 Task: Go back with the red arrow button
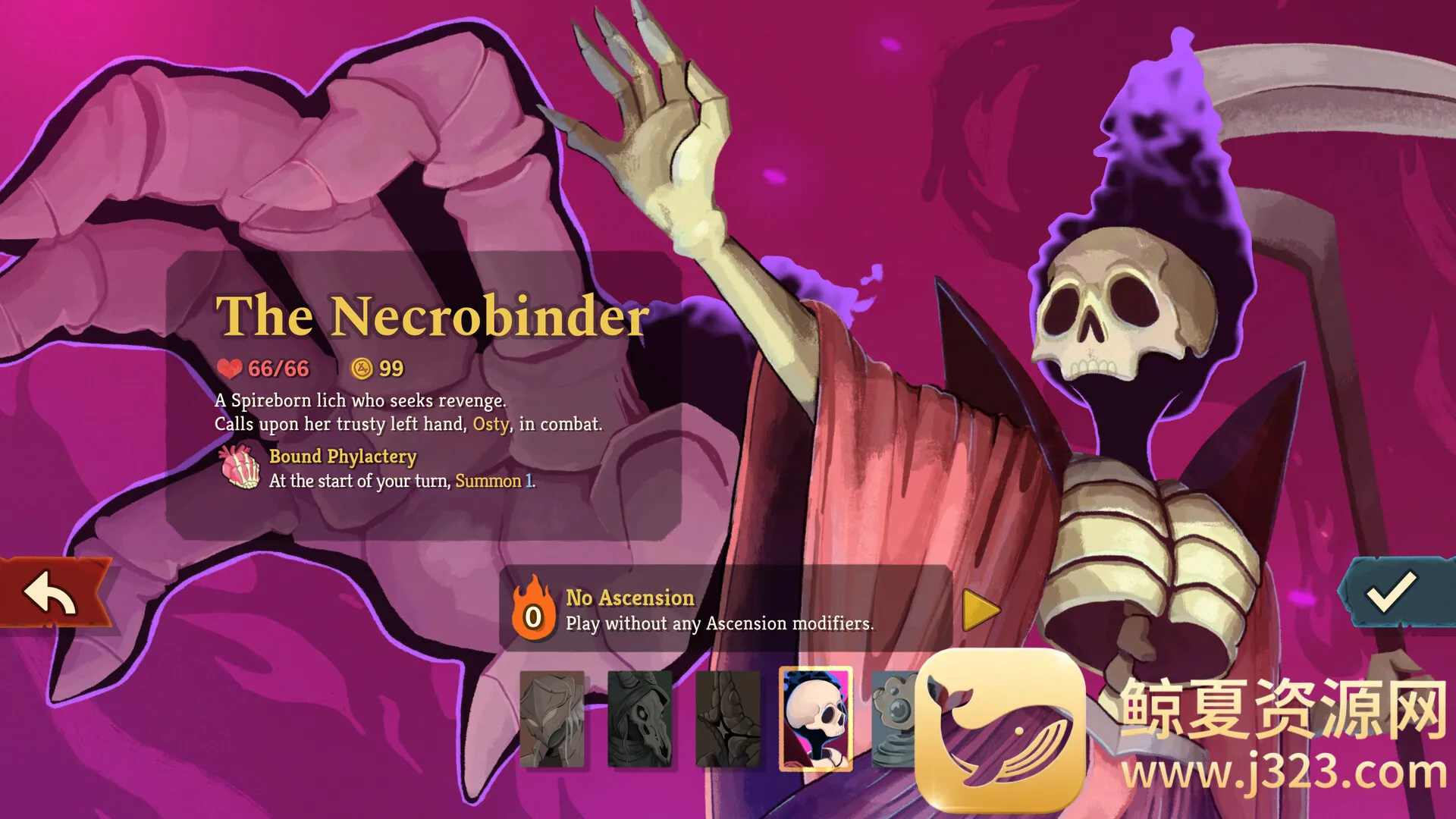pos(52,594)
